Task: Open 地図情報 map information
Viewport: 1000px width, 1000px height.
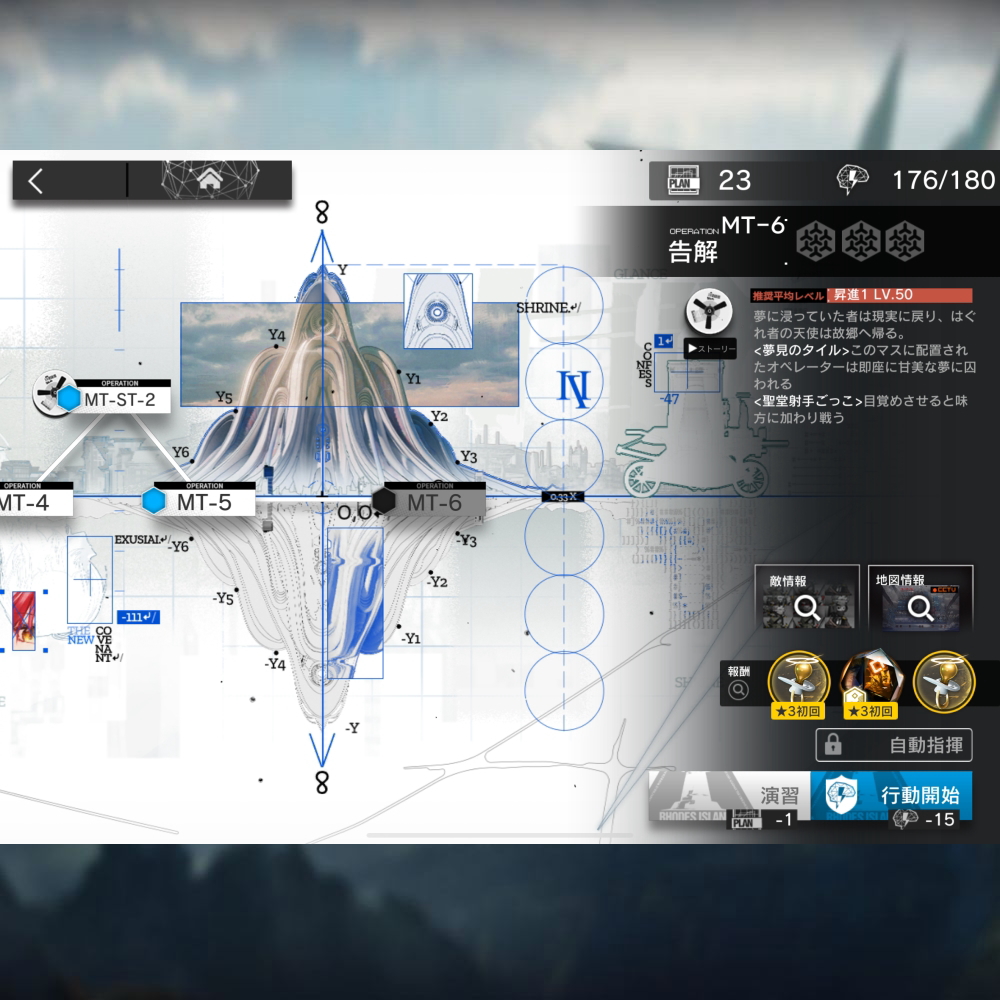Action: (921, 599)
